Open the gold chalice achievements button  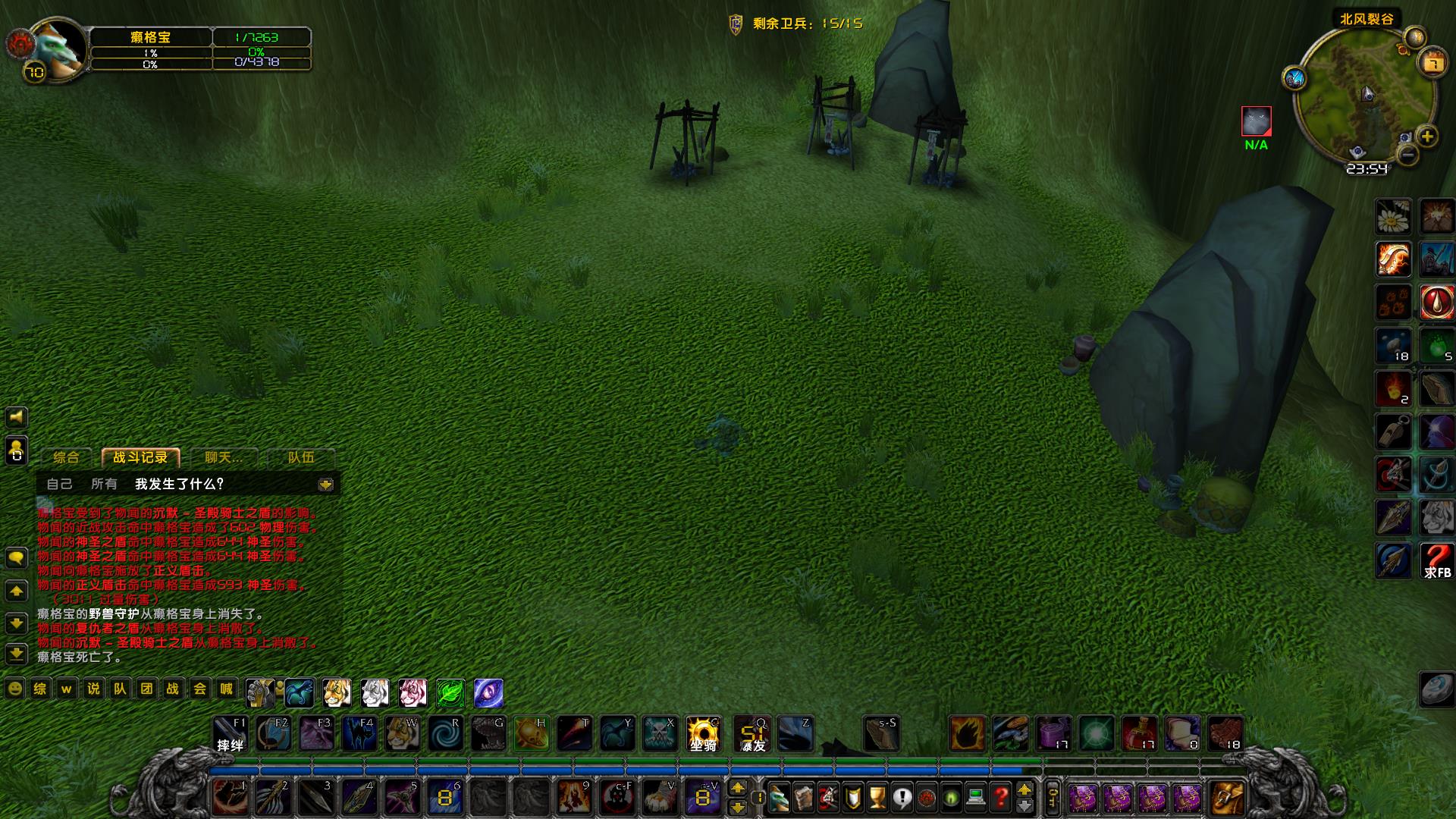[877, 798]
